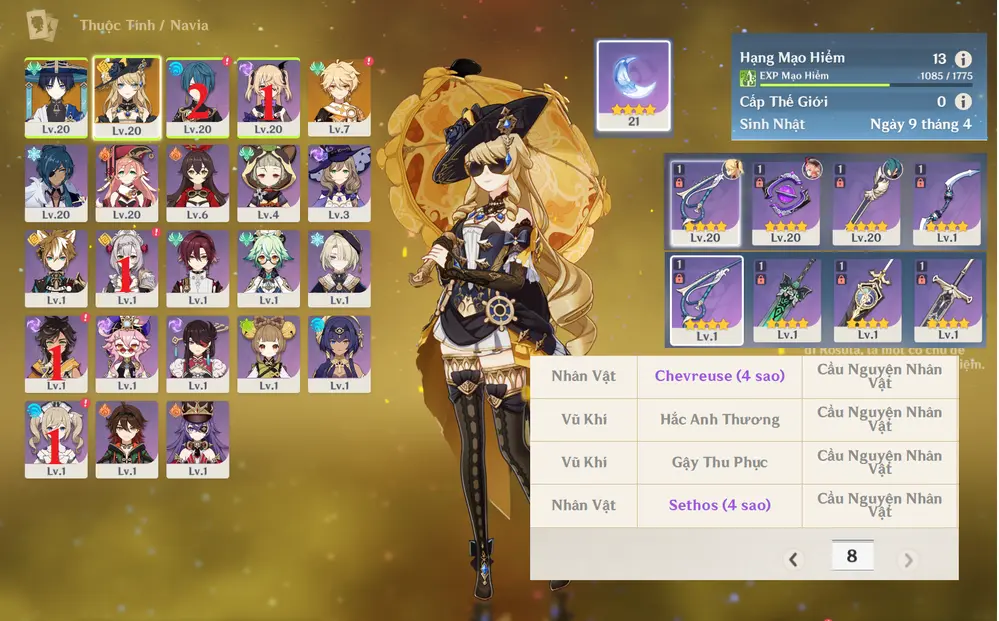This screenshot has height=621, width=999.
Task: Select the purple orb catalyst weapon slot
Action: point(785,203)
